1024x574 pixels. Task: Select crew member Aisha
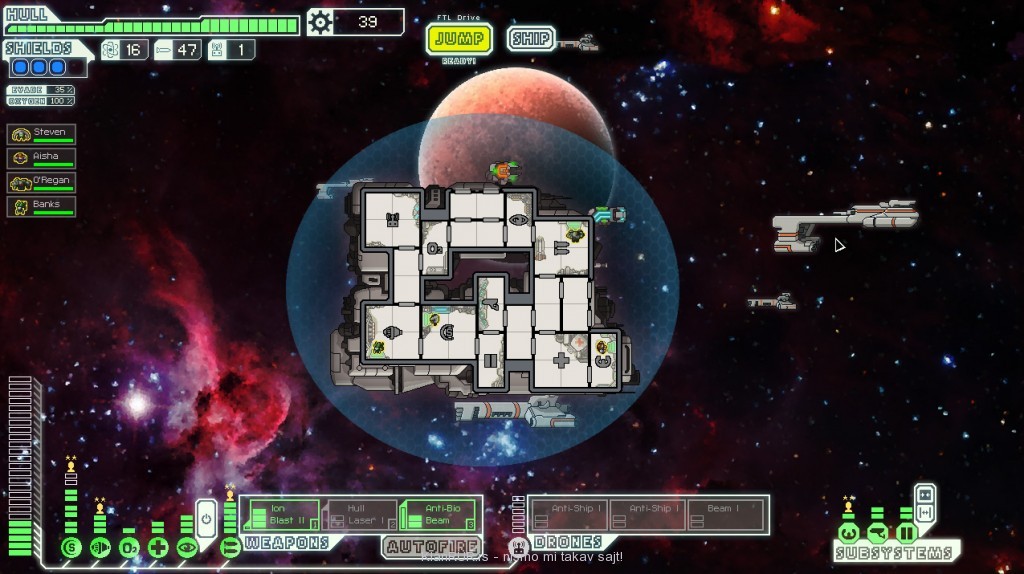42,158
